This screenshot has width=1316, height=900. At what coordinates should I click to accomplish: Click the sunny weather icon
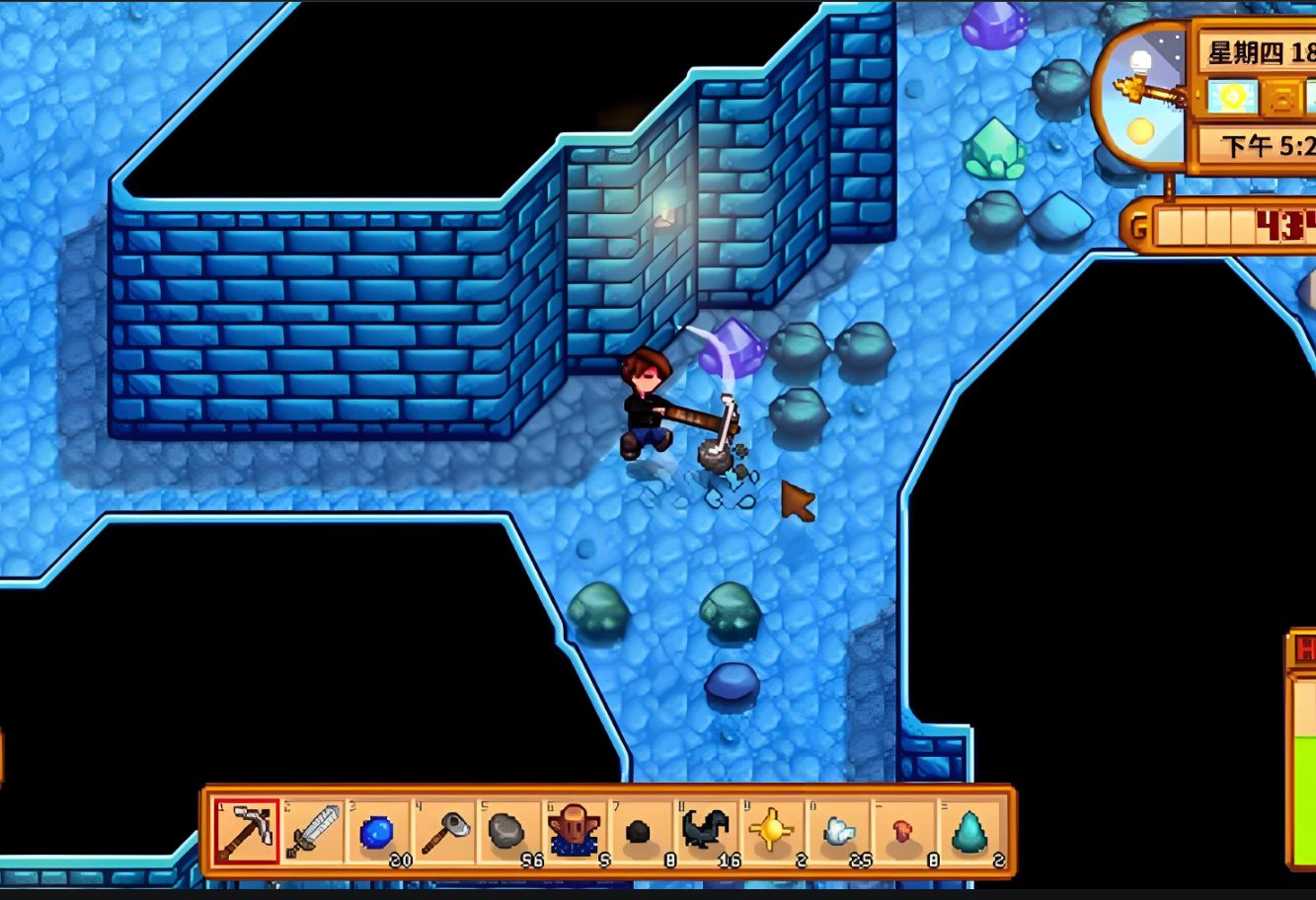[1233, 97]
